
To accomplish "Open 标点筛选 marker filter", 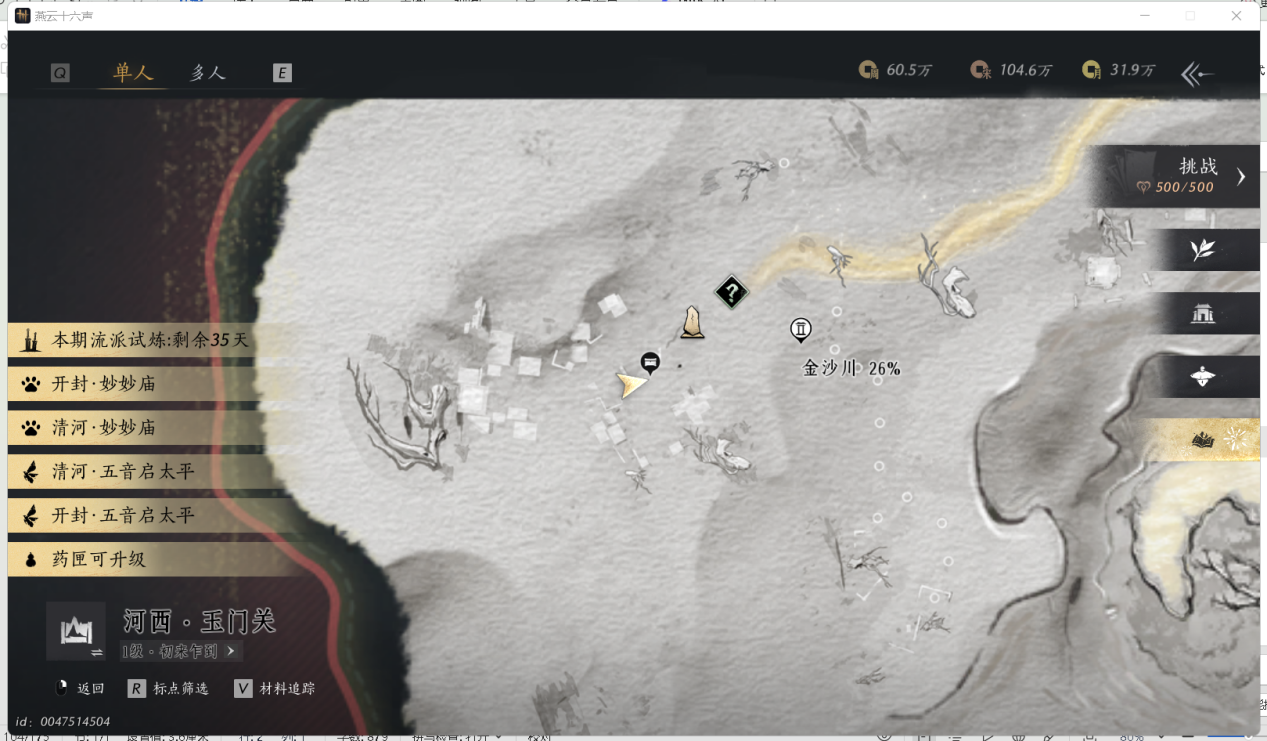I will click(170, 688).
